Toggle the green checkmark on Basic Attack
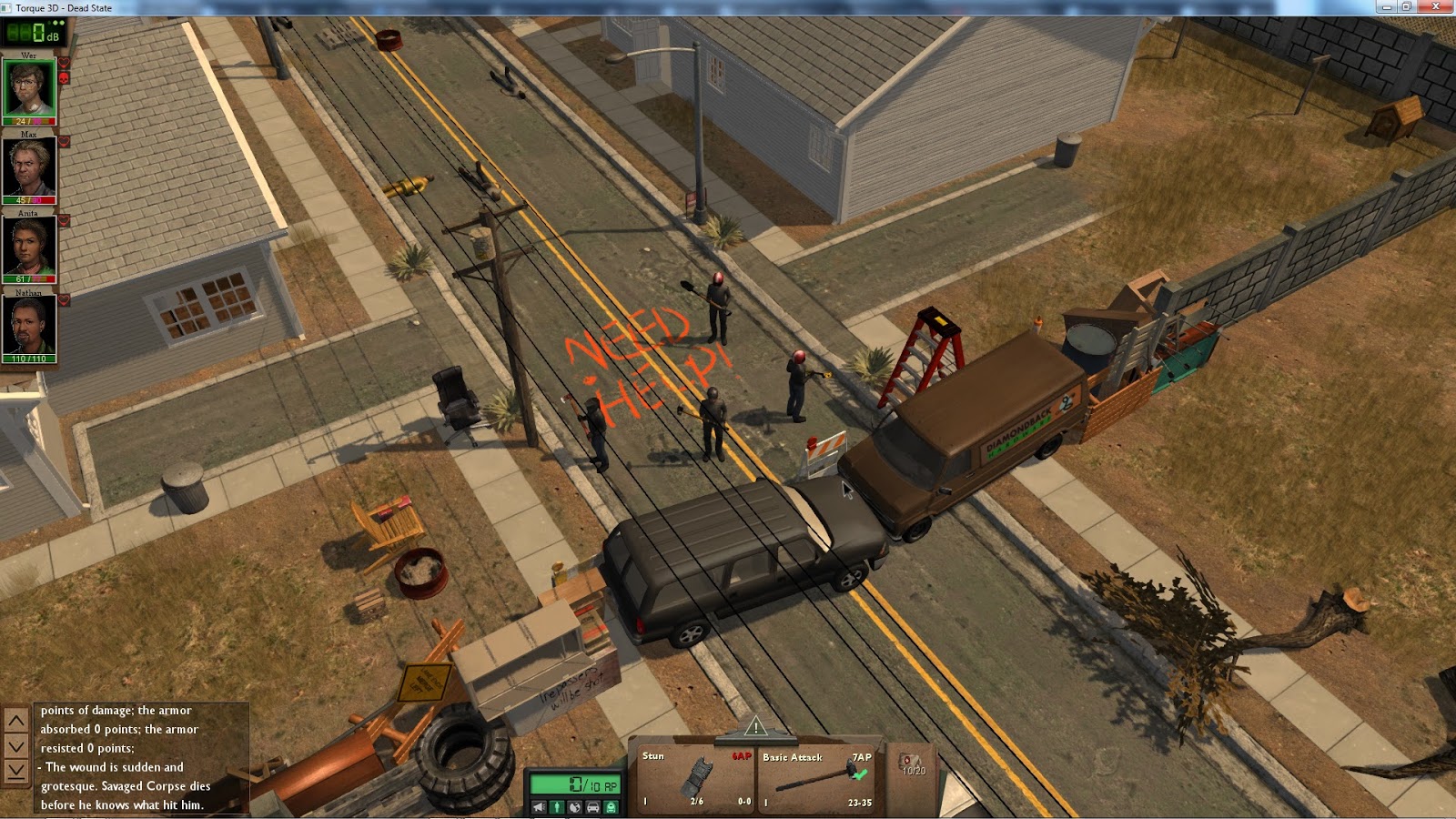 pos(860,775)
